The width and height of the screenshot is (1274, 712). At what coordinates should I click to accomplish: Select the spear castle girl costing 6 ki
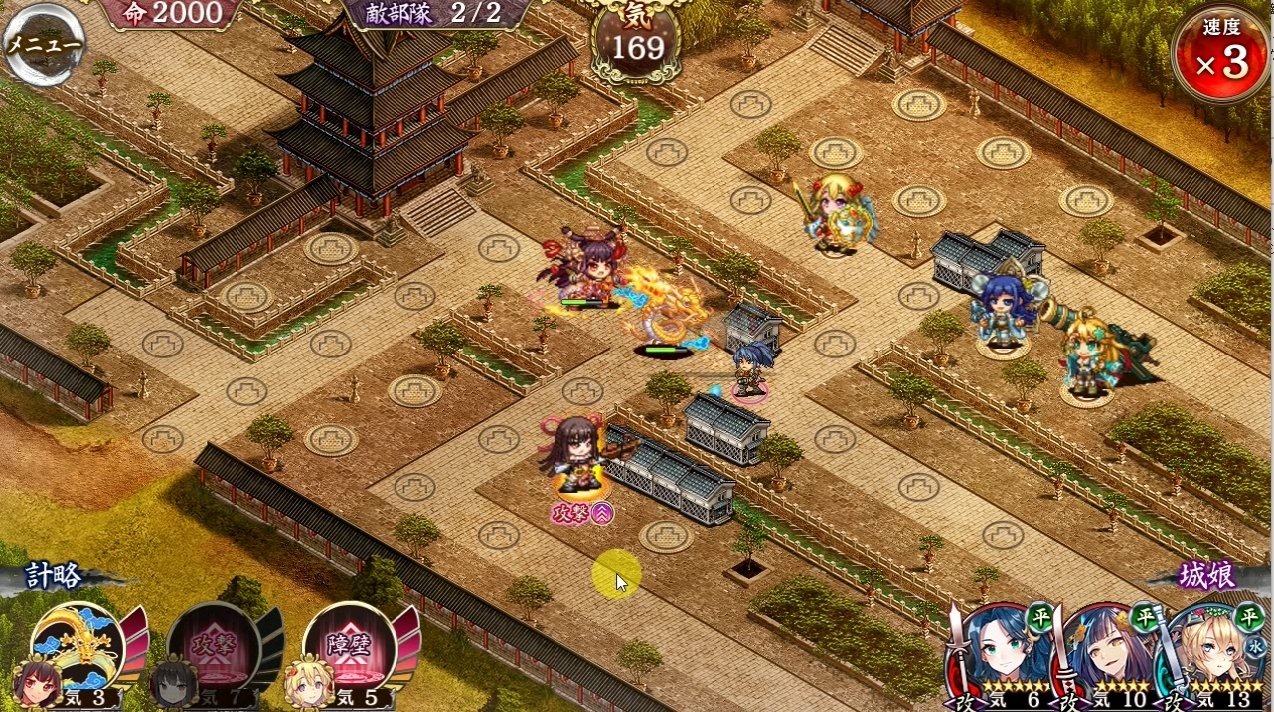point(1000,656)
